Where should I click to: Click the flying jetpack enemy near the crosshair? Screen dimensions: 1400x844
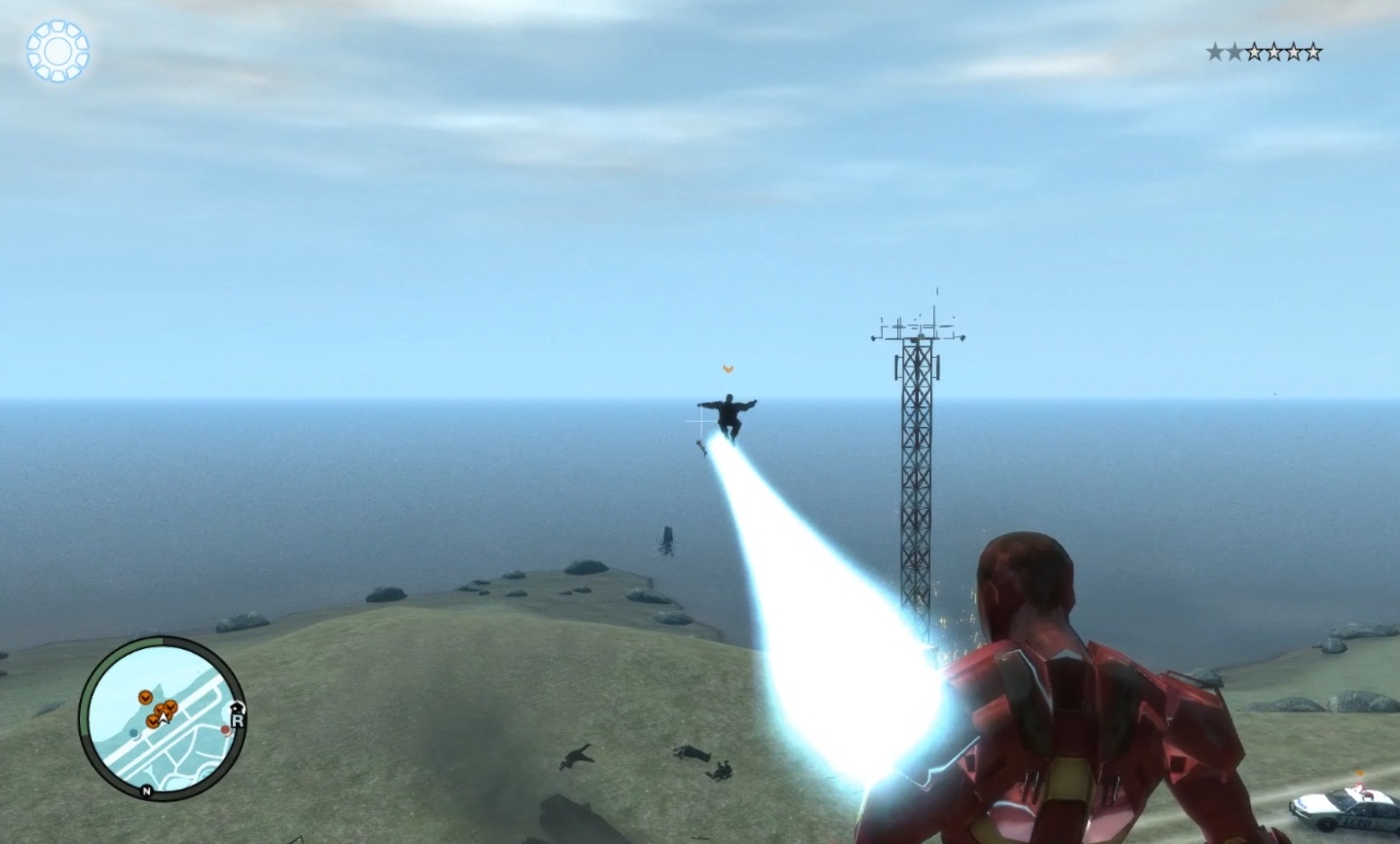729,413
